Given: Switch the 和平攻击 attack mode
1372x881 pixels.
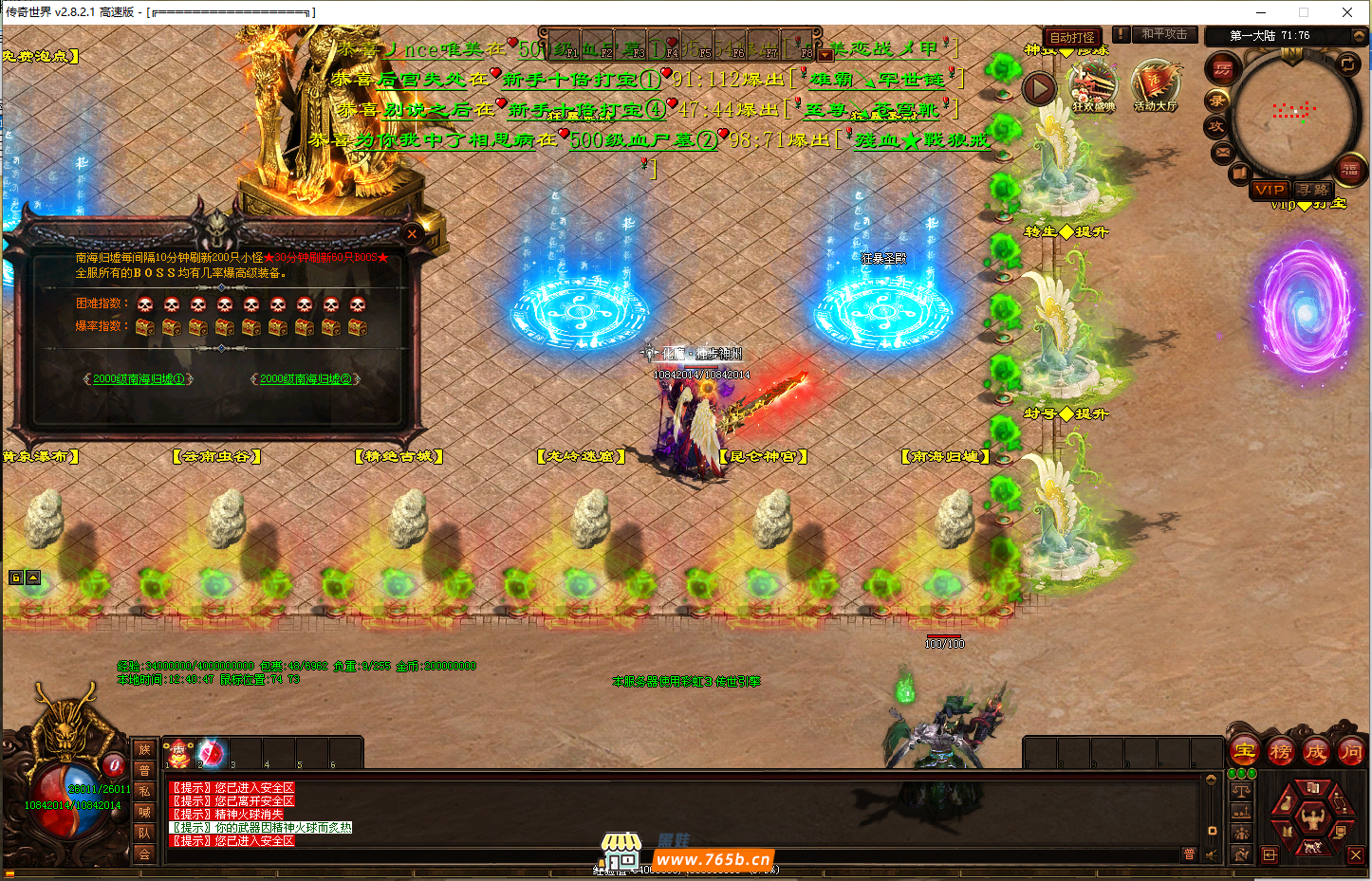Looking at the screenshot, I should coord(1163,34).
